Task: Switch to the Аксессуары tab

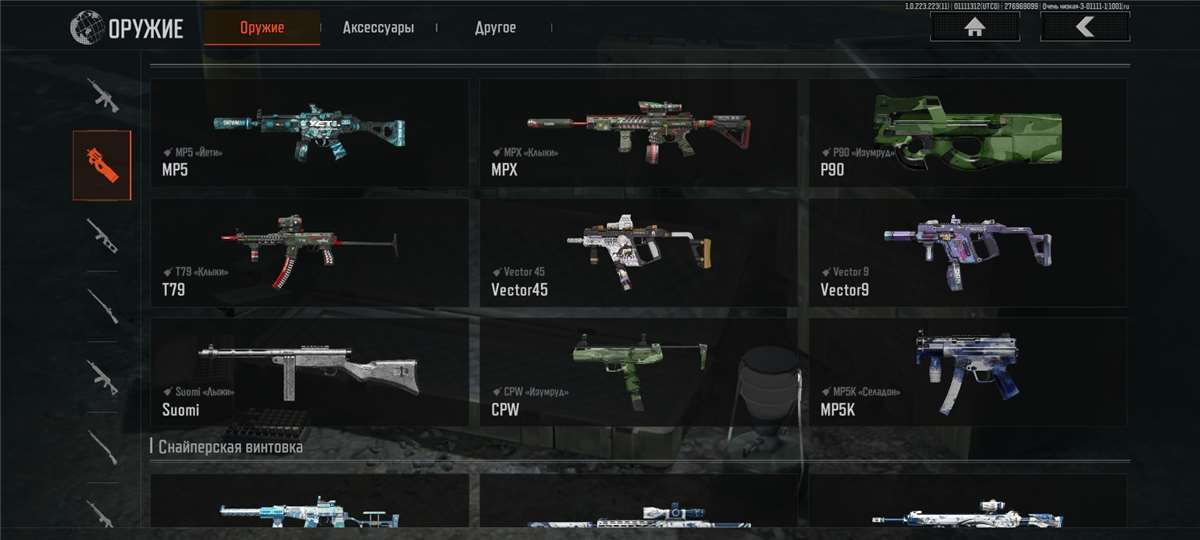Action: pos(378,28)
